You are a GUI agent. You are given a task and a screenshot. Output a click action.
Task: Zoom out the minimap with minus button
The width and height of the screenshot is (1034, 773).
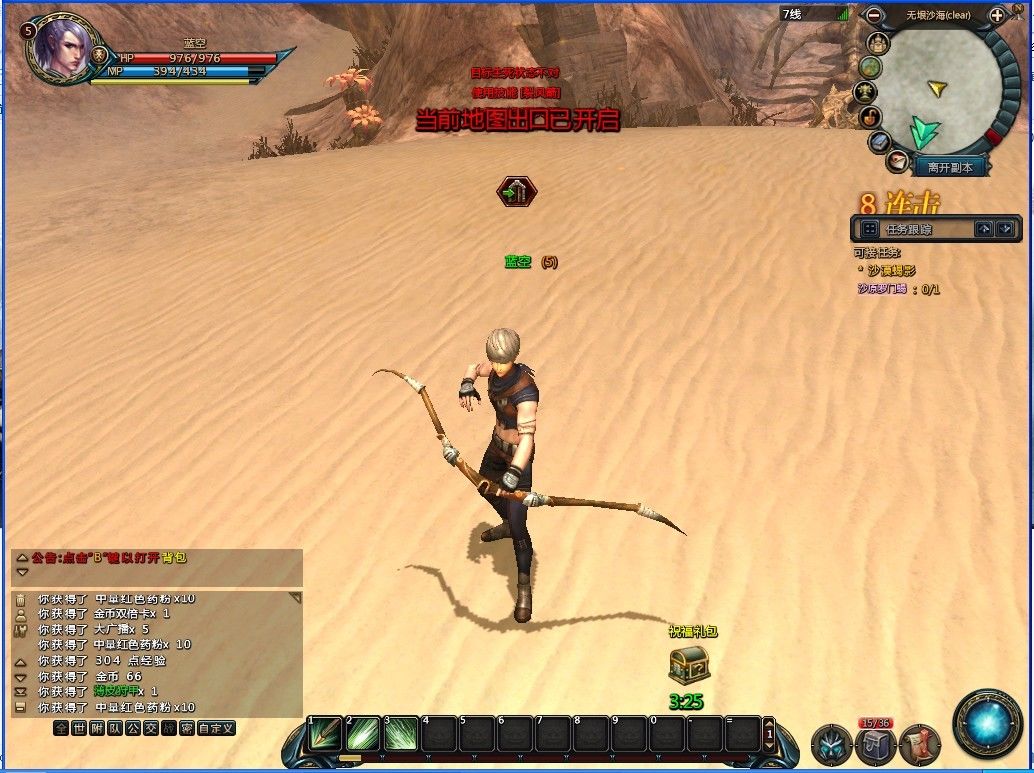pyautogui.click(x=874, y=15)
